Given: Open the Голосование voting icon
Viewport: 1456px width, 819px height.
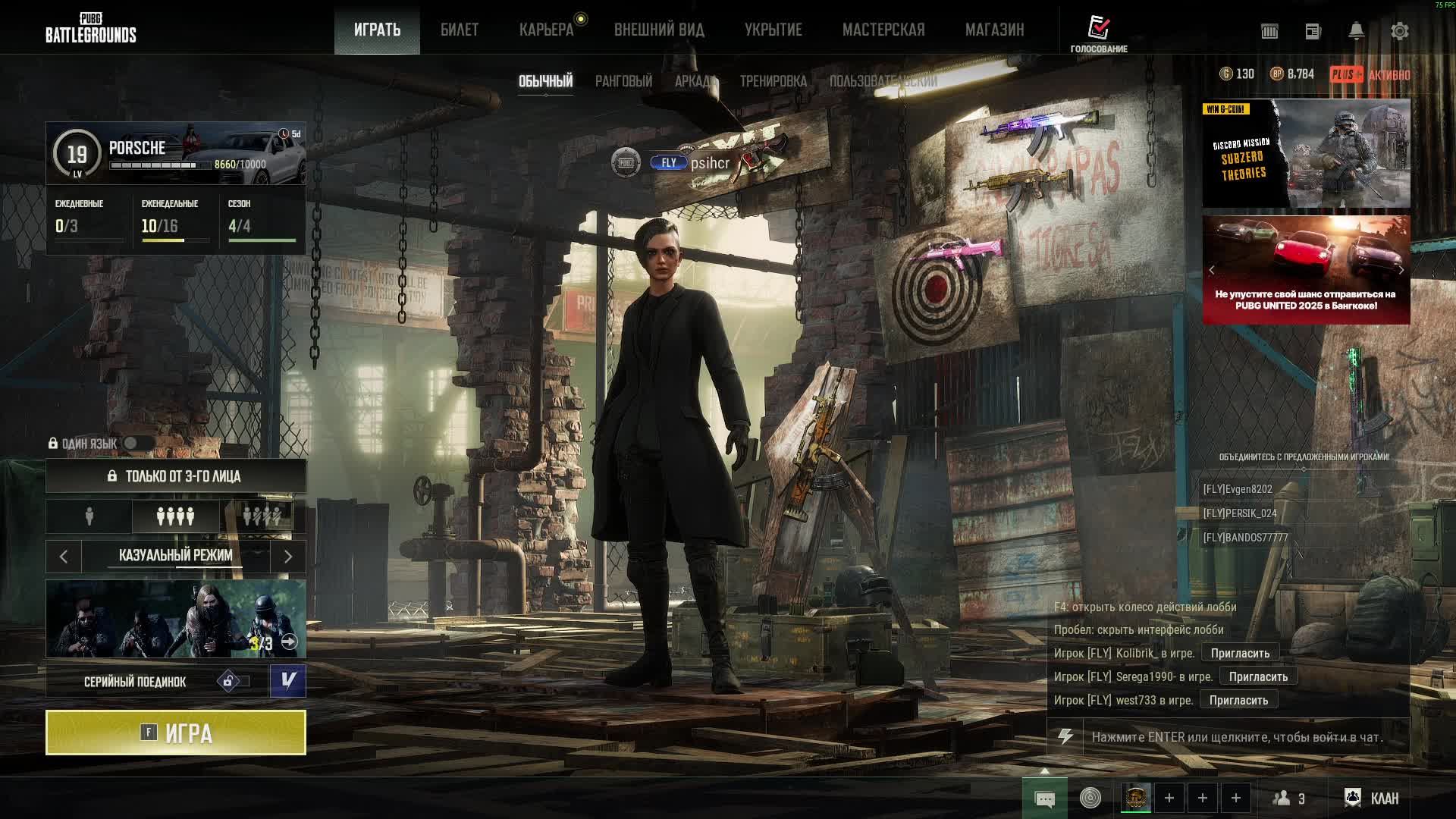Looking at the screenshot, I should pyautogui.click(x=1099, y=33).
